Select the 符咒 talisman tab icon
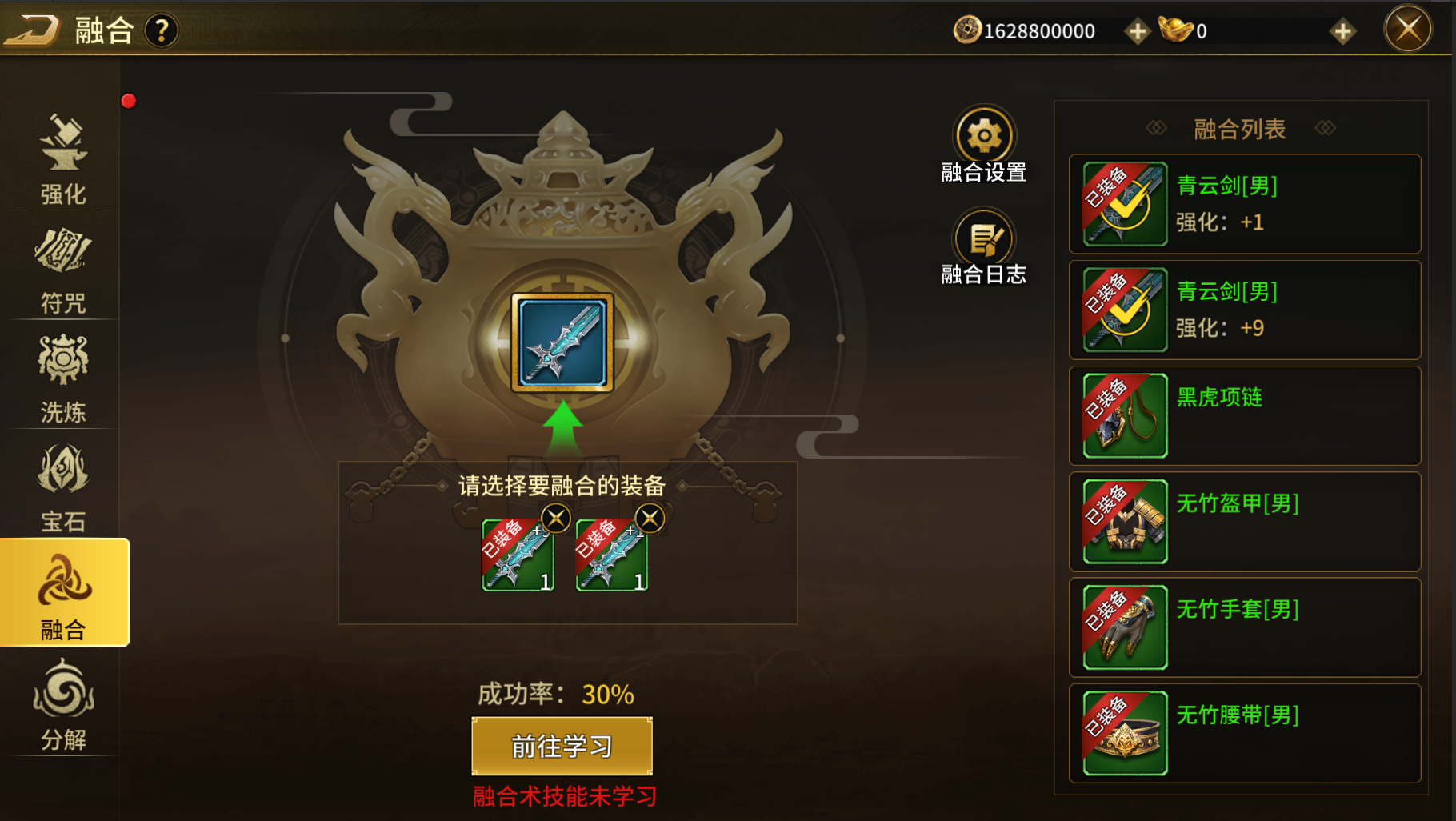 click(x=62, y=264)
